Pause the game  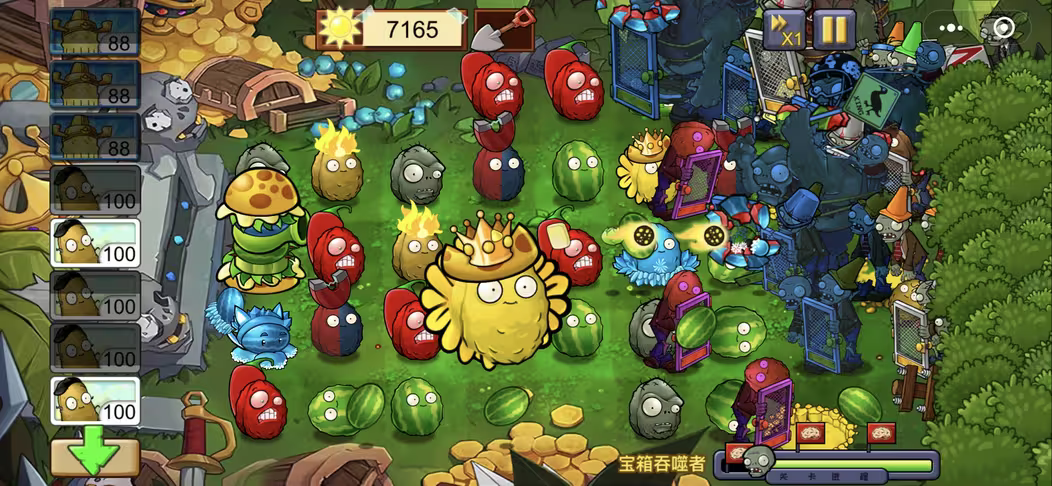832,29
